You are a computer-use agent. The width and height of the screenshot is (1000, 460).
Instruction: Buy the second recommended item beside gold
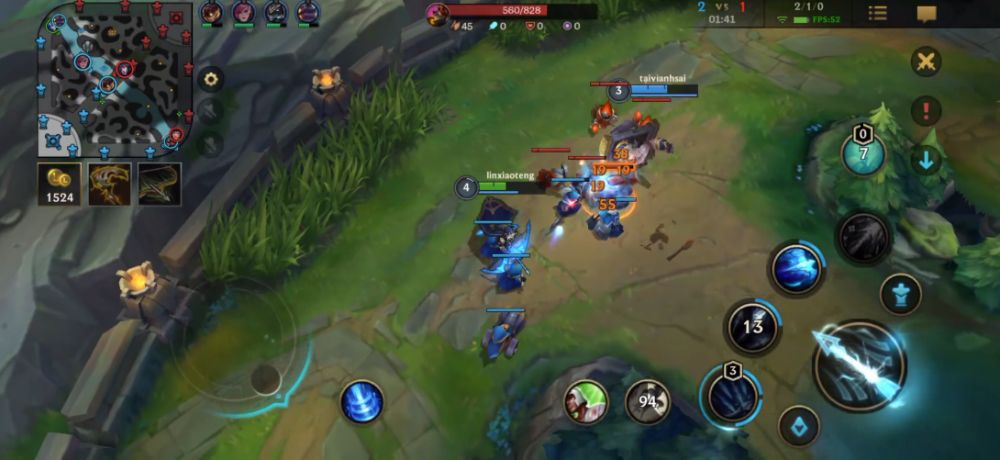click(x=159, y=184)
